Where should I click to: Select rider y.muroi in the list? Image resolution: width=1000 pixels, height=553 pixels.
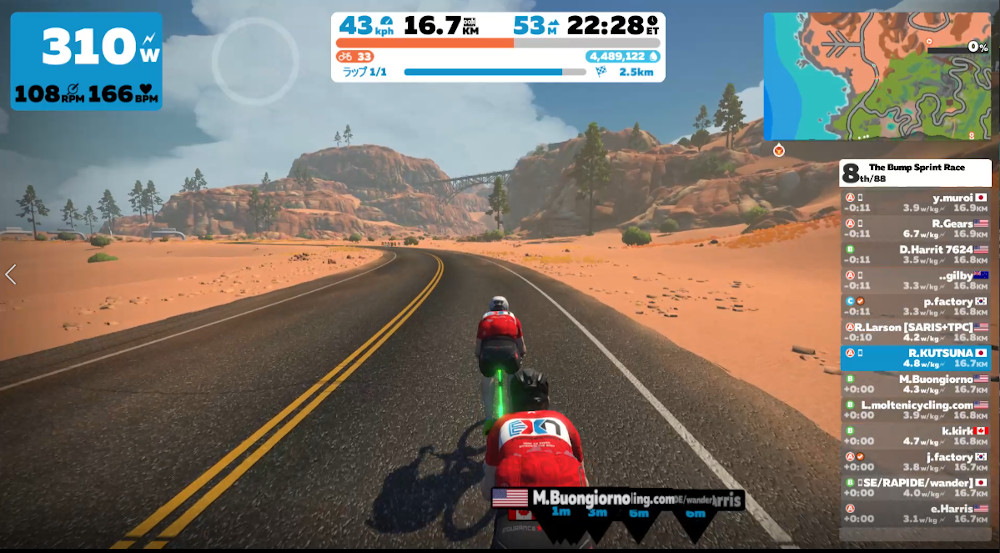tap(915, 203)
